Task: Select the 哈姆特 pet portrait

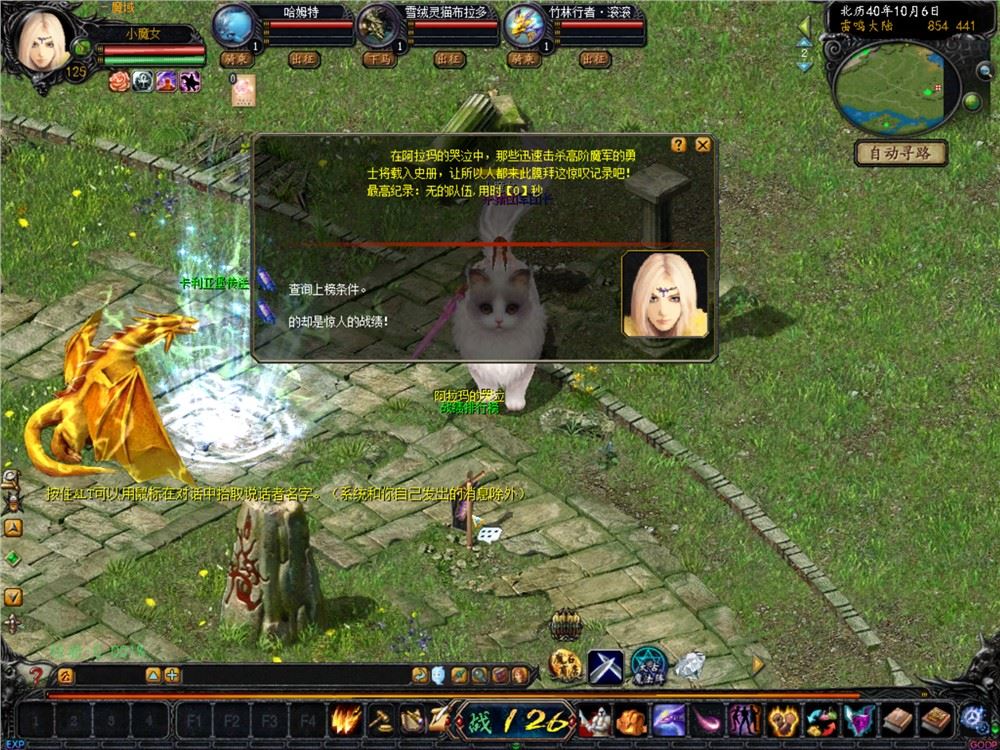Action: pos(235,24)
